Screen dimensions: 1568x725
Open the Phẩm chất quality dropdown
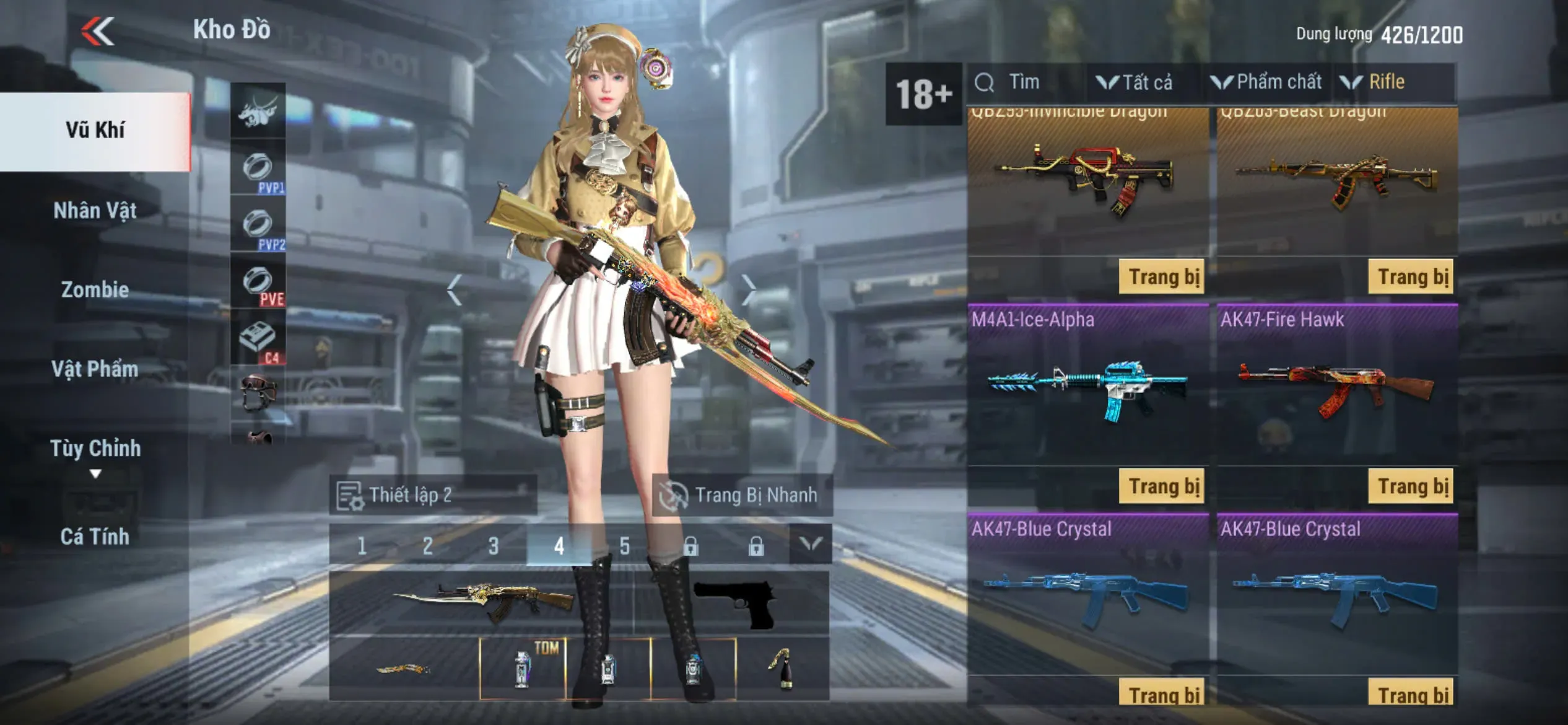pos(1267,82)
